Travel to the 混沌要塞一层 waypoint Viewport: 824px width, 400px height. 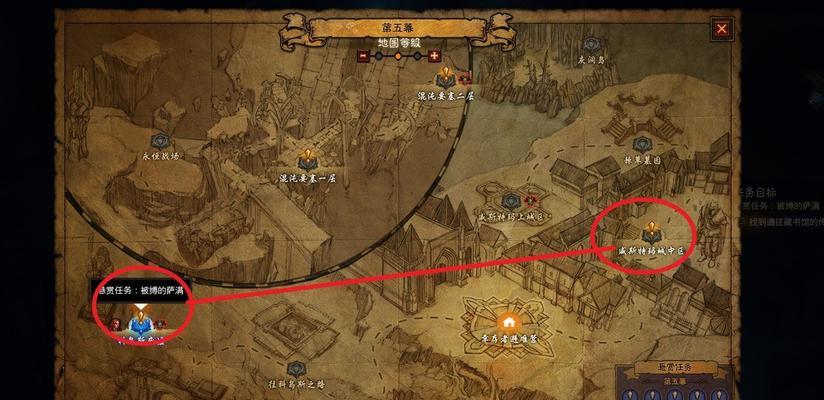(307, 158)
